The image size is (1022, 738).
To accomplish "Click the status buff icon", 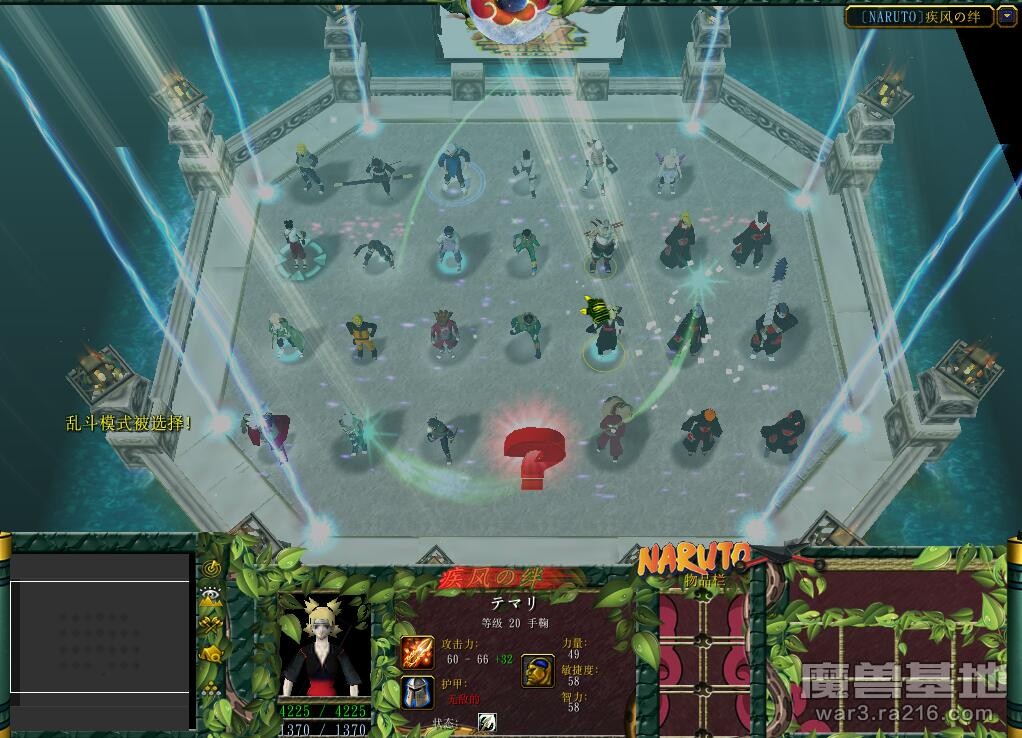I will 487,722.
